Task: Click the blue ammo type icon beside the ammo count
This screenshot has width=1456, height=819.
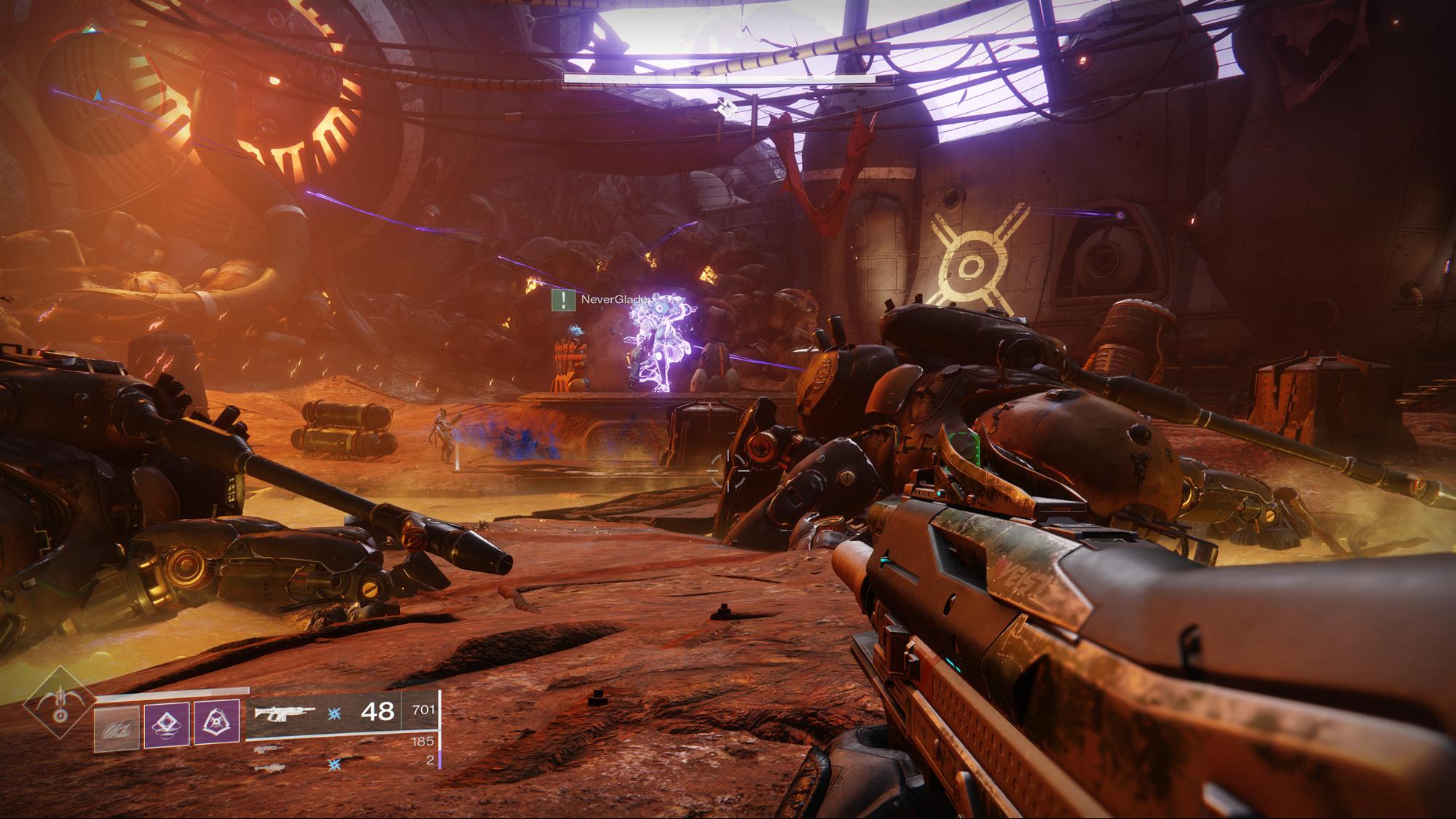Action: click(333, 714)
